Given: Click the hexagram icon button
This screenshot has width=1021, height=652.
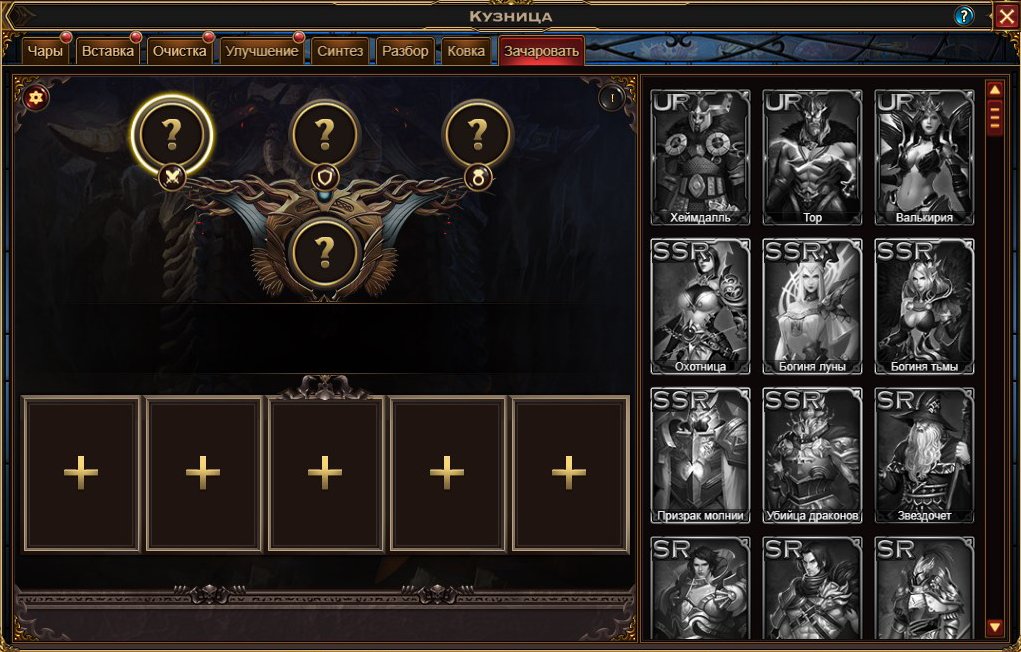Looking at the screenshot, I should tap(36, 97).
